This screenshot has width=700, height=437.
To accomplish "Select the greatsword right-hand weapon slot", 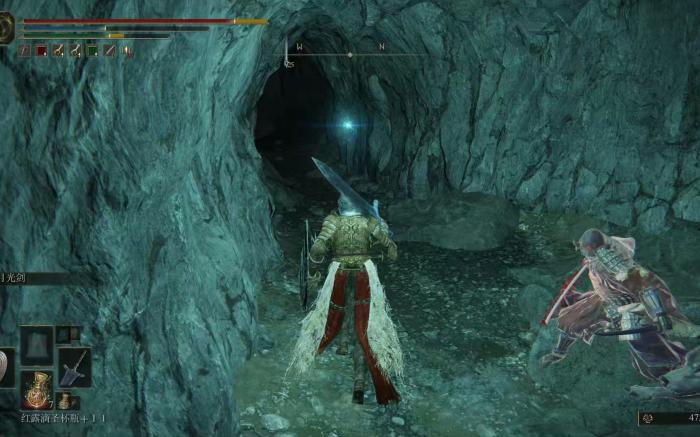I will pyautogui.click(x=75, y=367).
